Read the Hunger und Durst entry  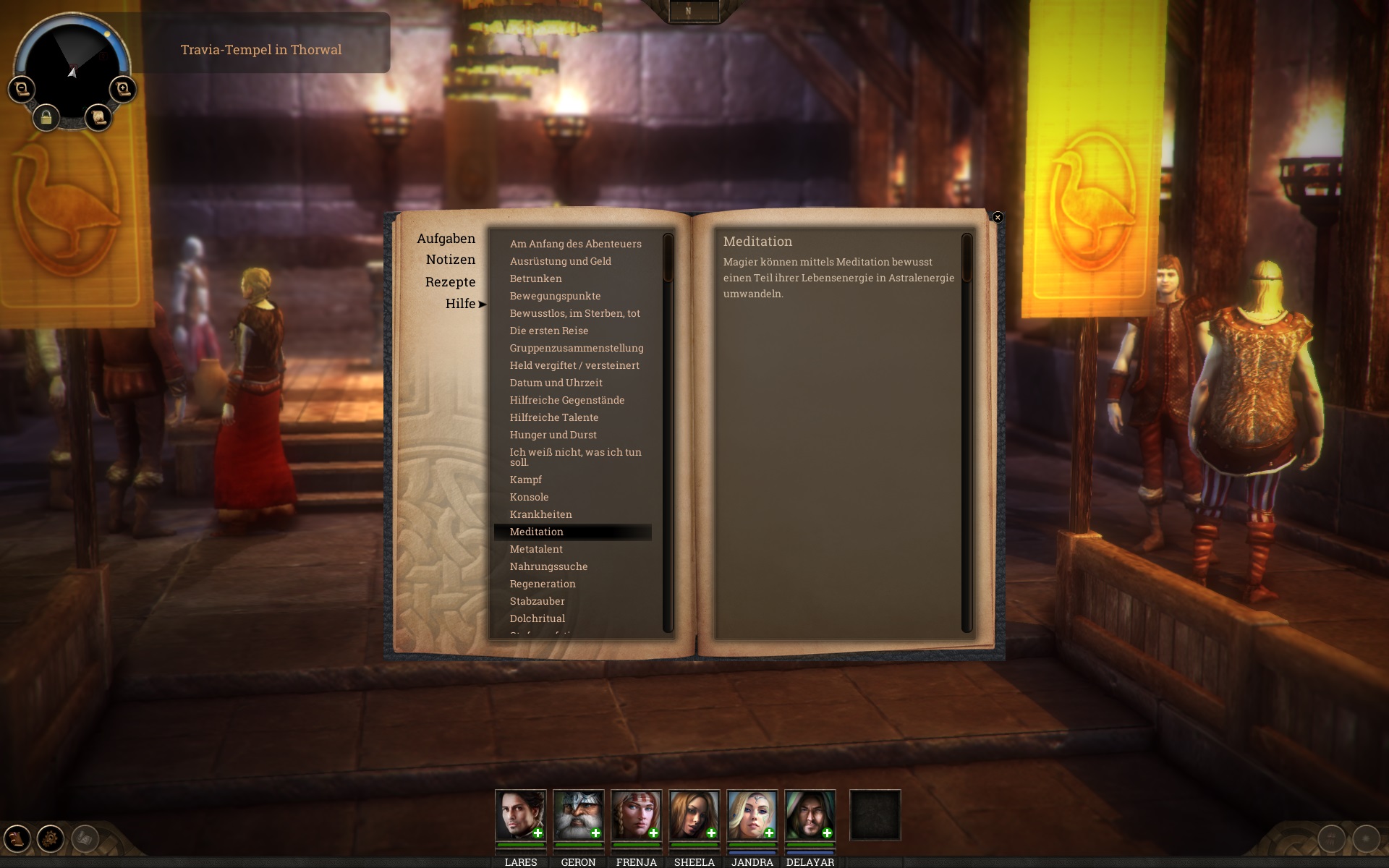[553, 435]
